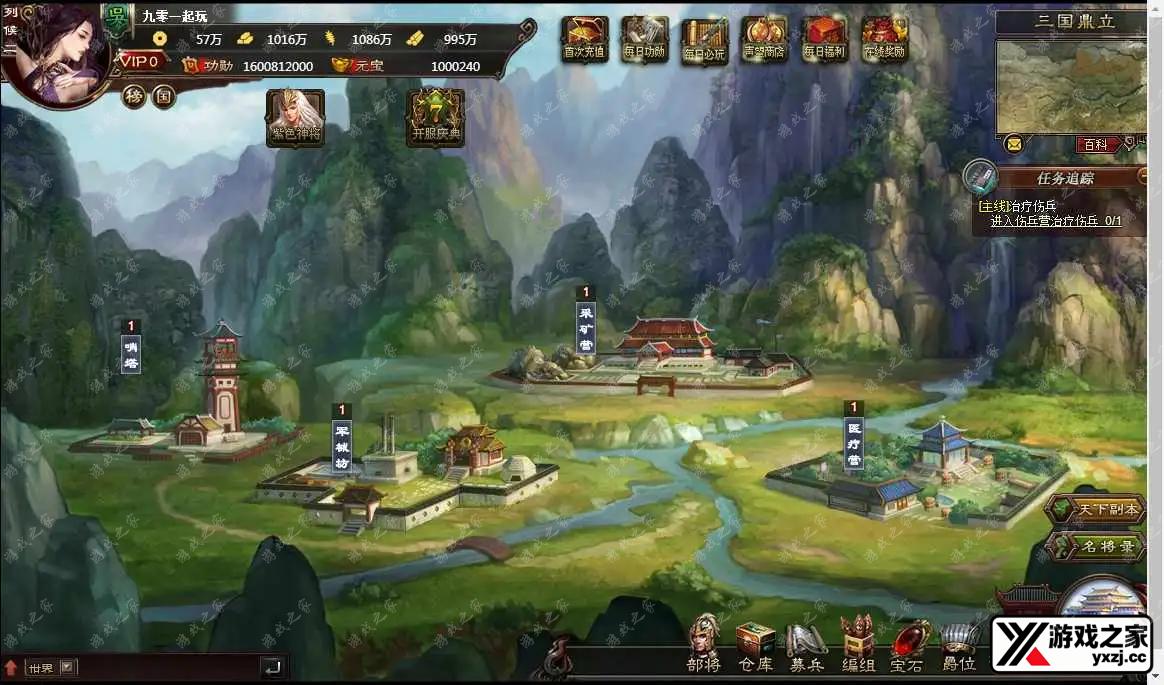Open the mail envelope icon
This screenshot has width=1164, height=685.
(x=1014, y=144)
